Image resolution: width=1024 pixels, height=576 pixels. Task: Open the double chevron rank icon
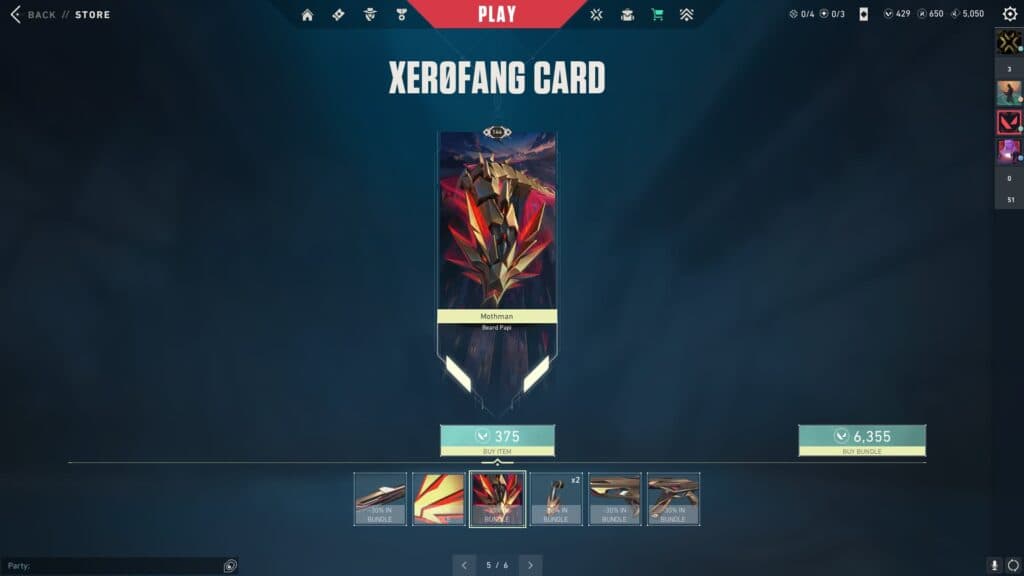[686, 15]
